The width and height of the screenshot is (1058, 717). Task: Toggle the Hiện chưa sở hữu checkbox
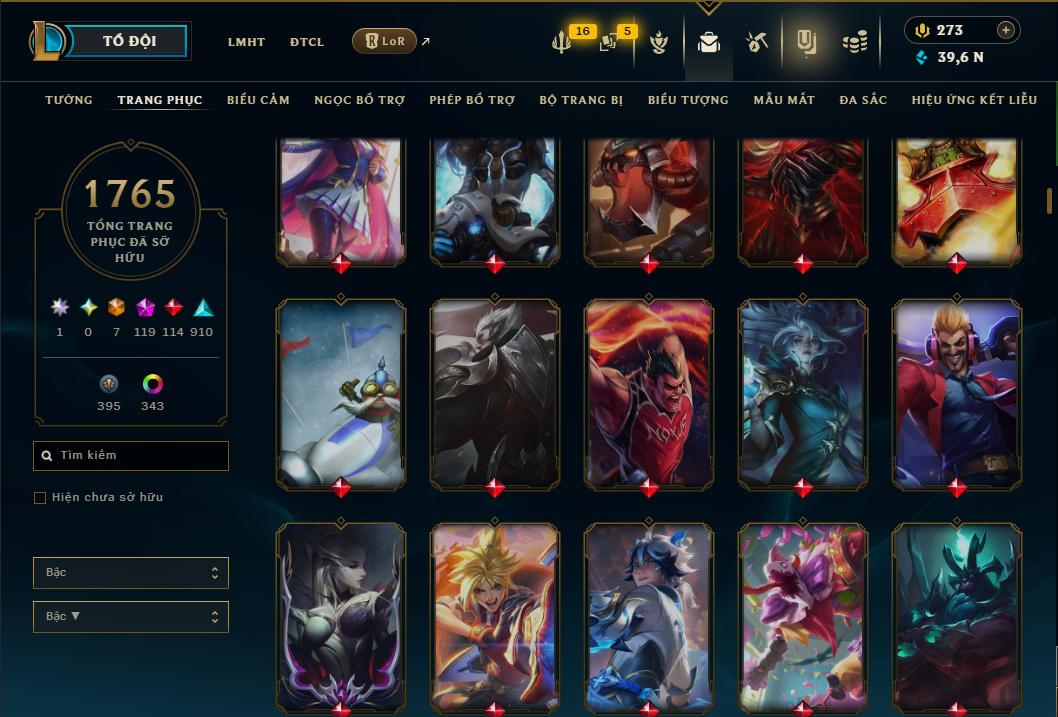[x=40, y=498]
